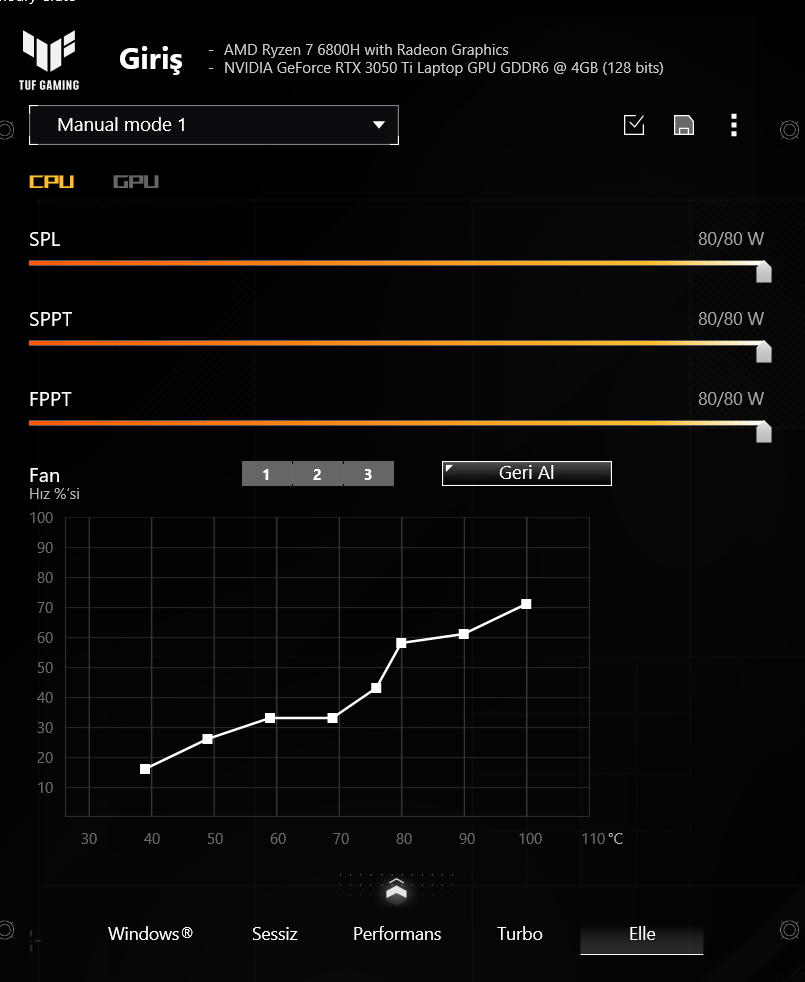Select fan preset 1

[x=266, y=474]
